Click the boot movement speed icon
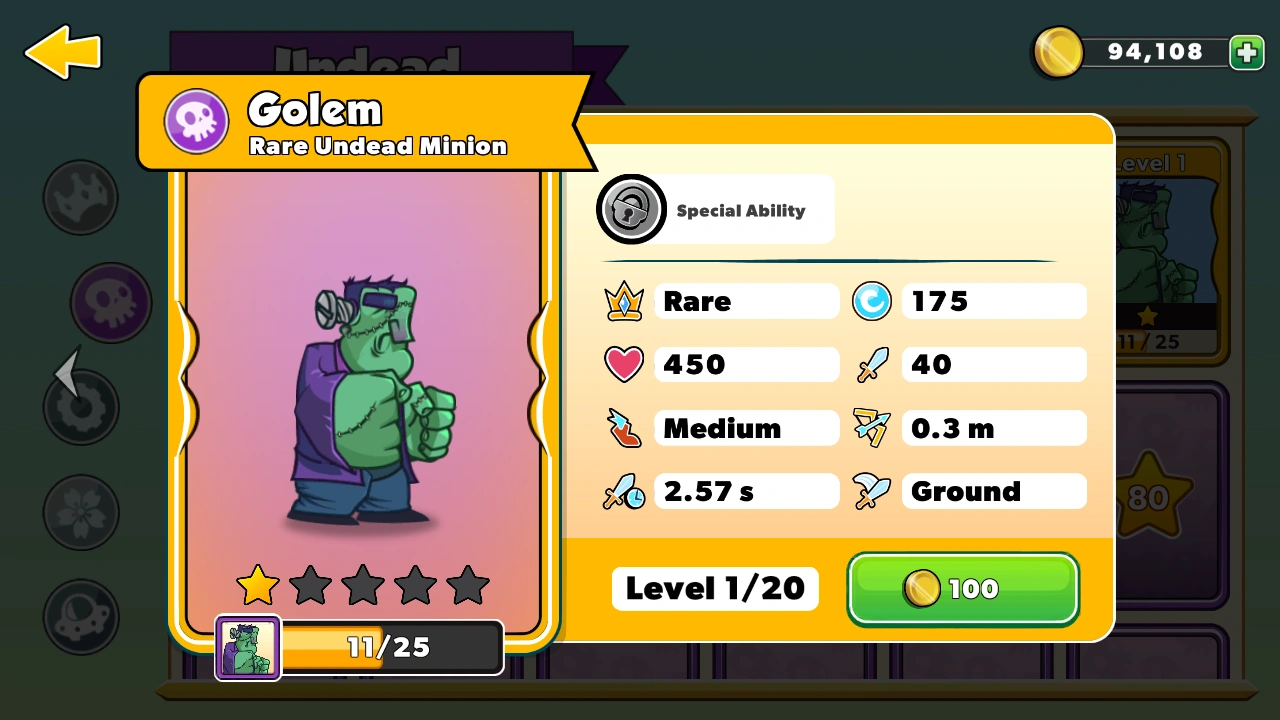Viewport: 1280px width, 720px height. 624,428
